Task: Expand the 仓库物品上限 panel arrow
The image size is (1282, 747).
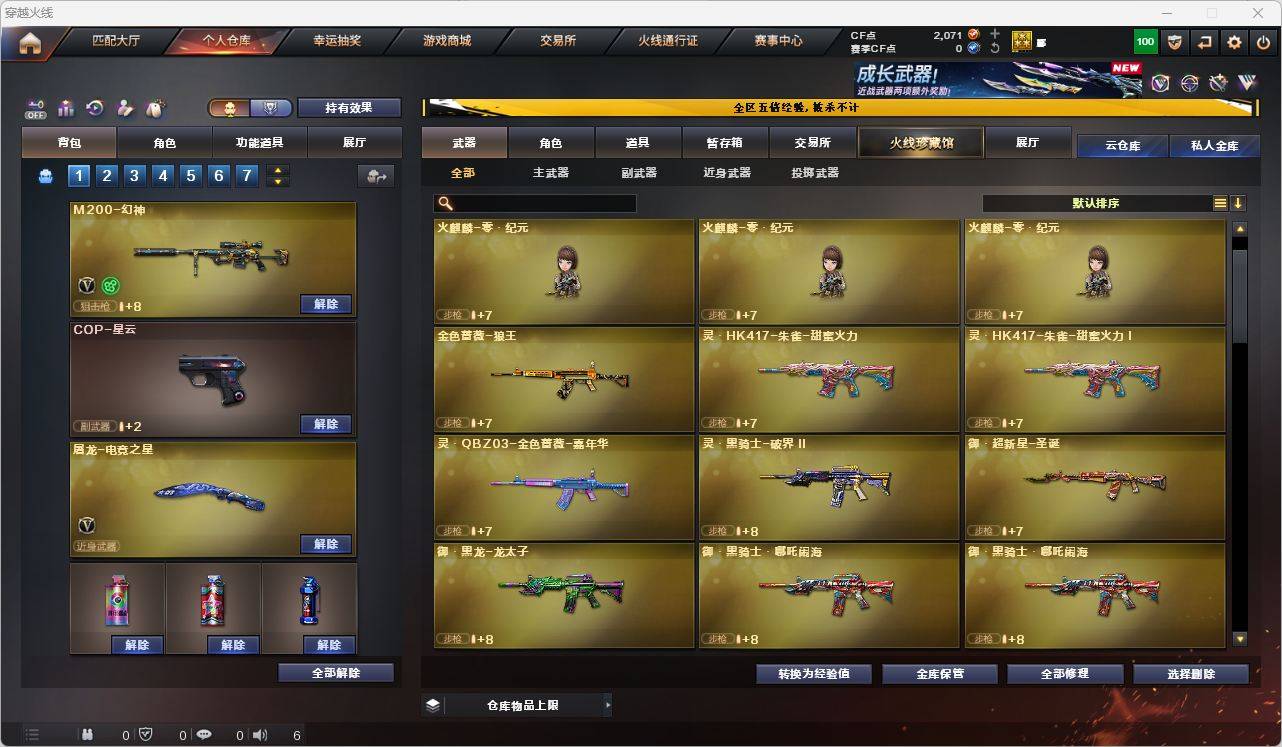Action: [607, 705]
